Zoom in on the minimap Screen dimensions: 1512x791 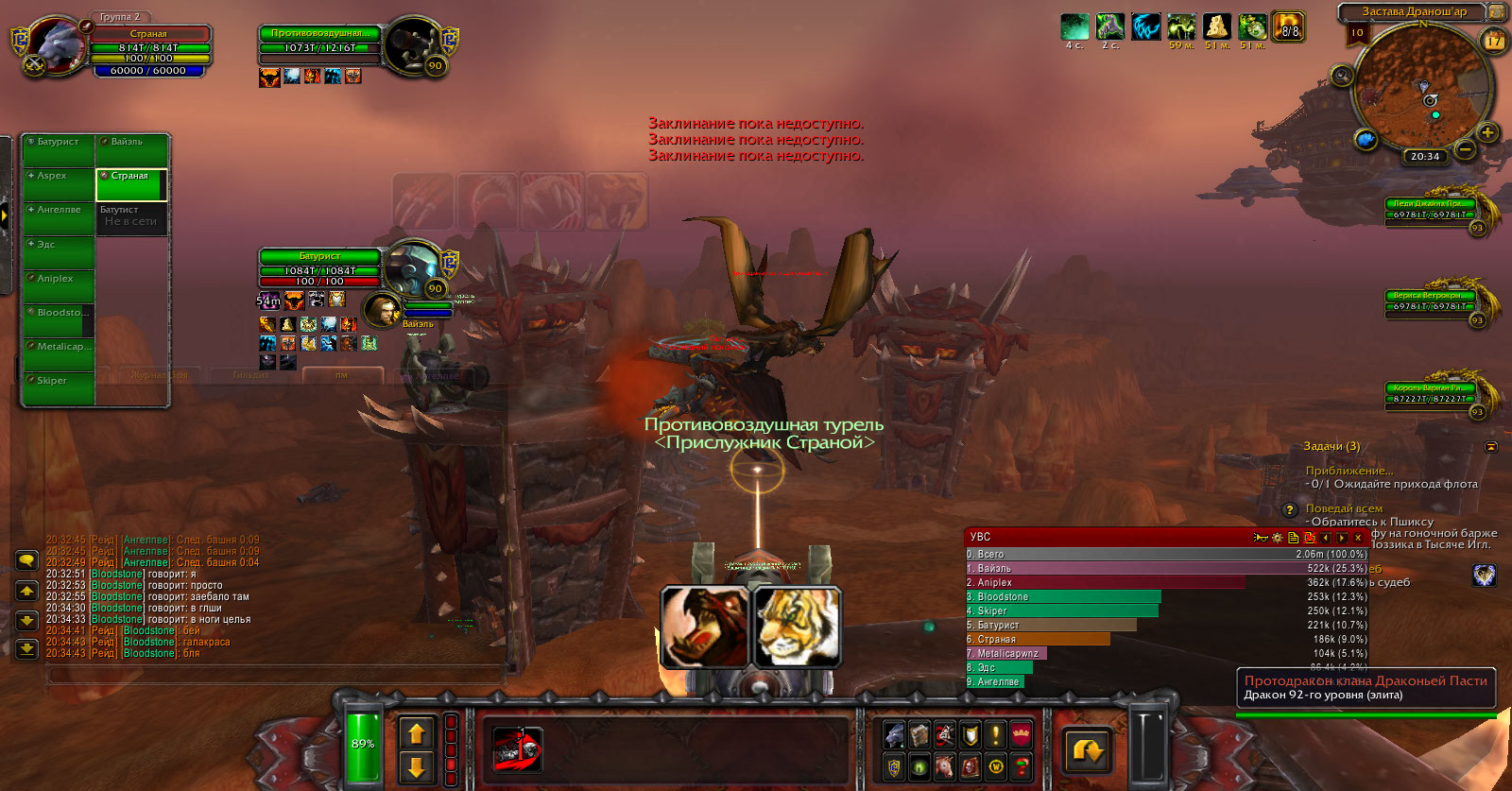pos(1487,132)
